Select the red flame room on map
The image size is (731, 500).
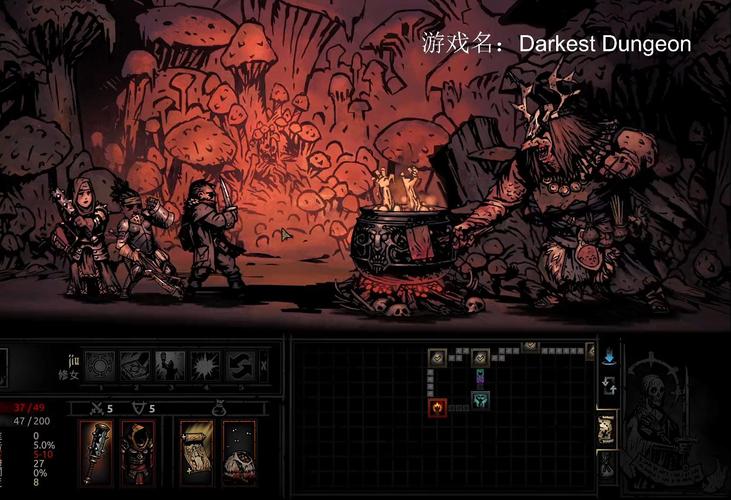click(x=437, y=406)
